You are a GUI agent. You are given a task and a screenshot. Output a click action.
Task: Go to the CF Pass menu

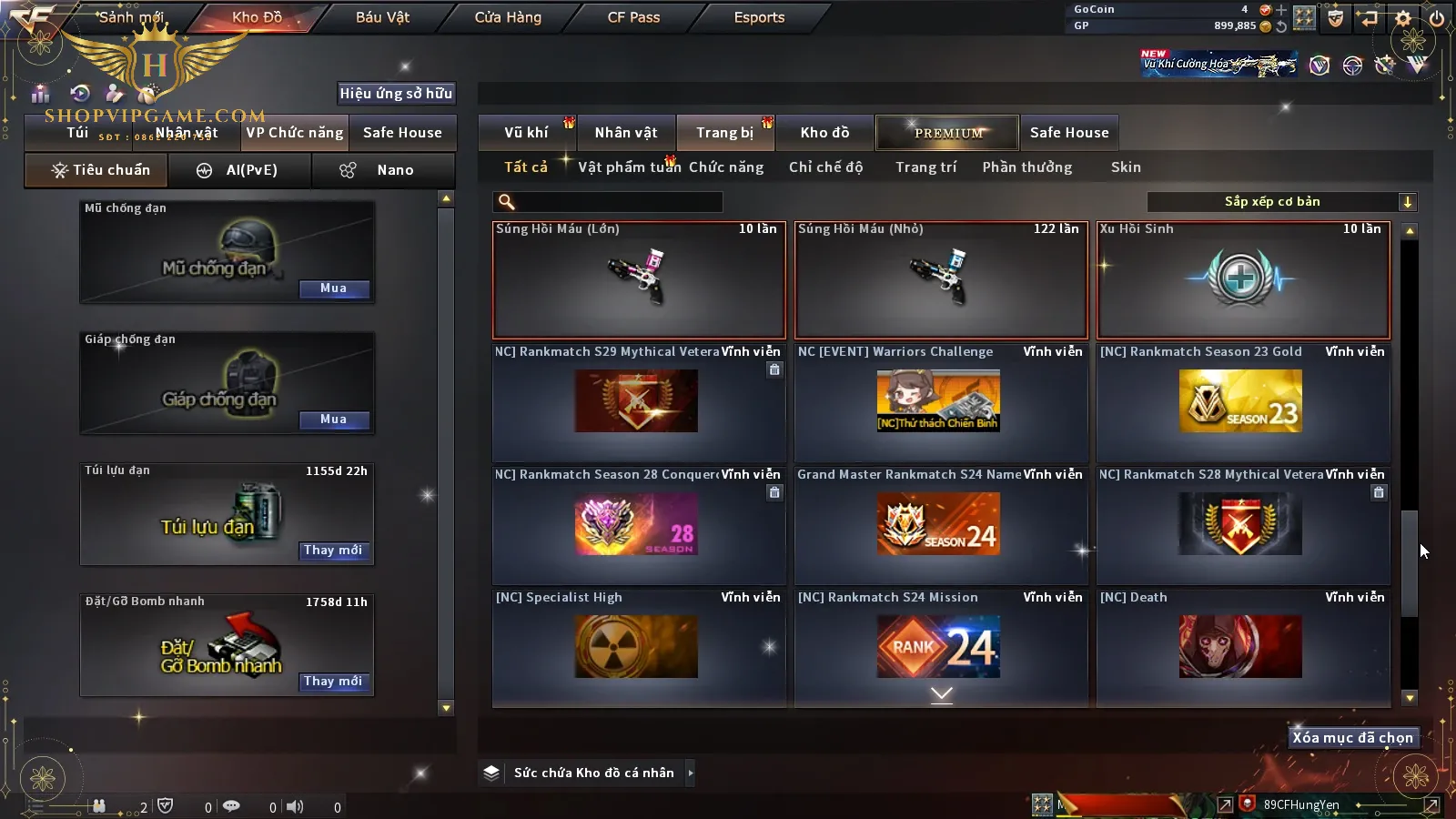(633, 17)
